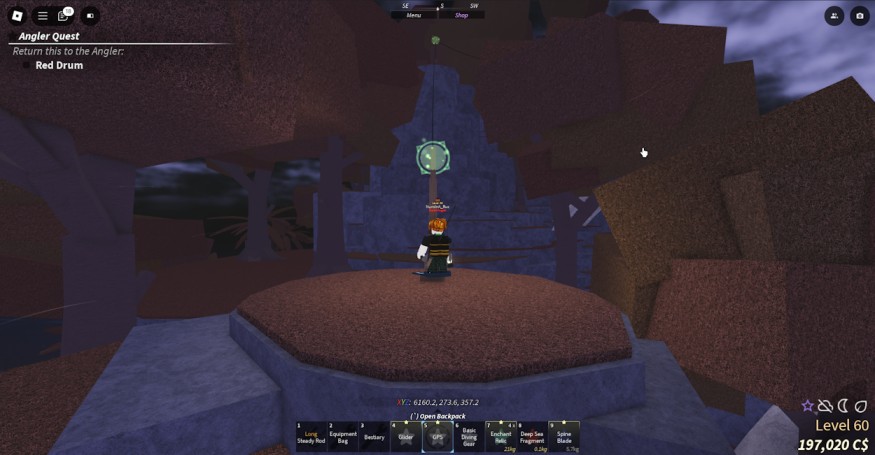
Task: Open the chat icon with notification badge
Action: pos(65,16)
